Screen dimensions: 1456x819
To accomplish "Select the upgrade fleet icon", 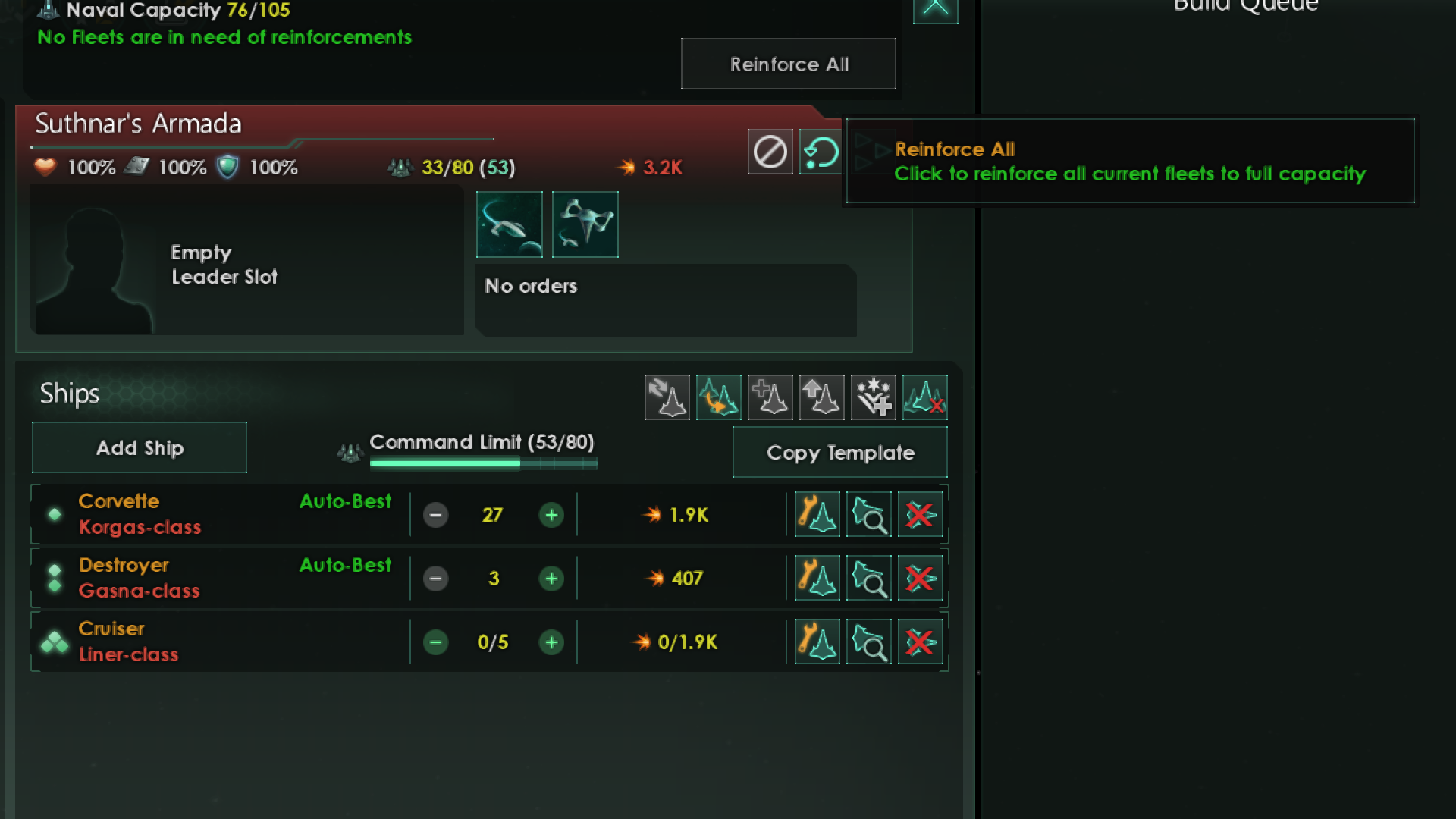I will [x=821, y=397].
